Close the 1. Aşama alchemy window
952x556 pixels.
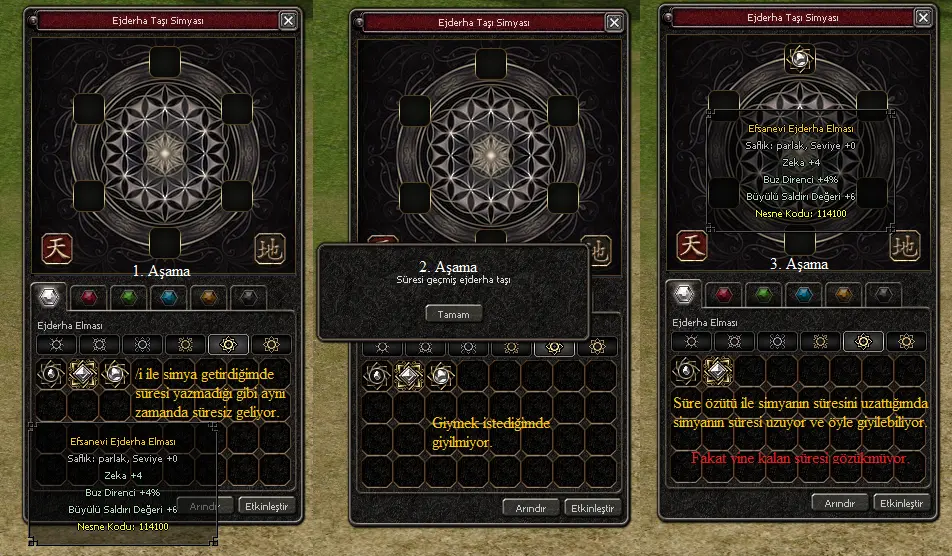coord(288,20)
